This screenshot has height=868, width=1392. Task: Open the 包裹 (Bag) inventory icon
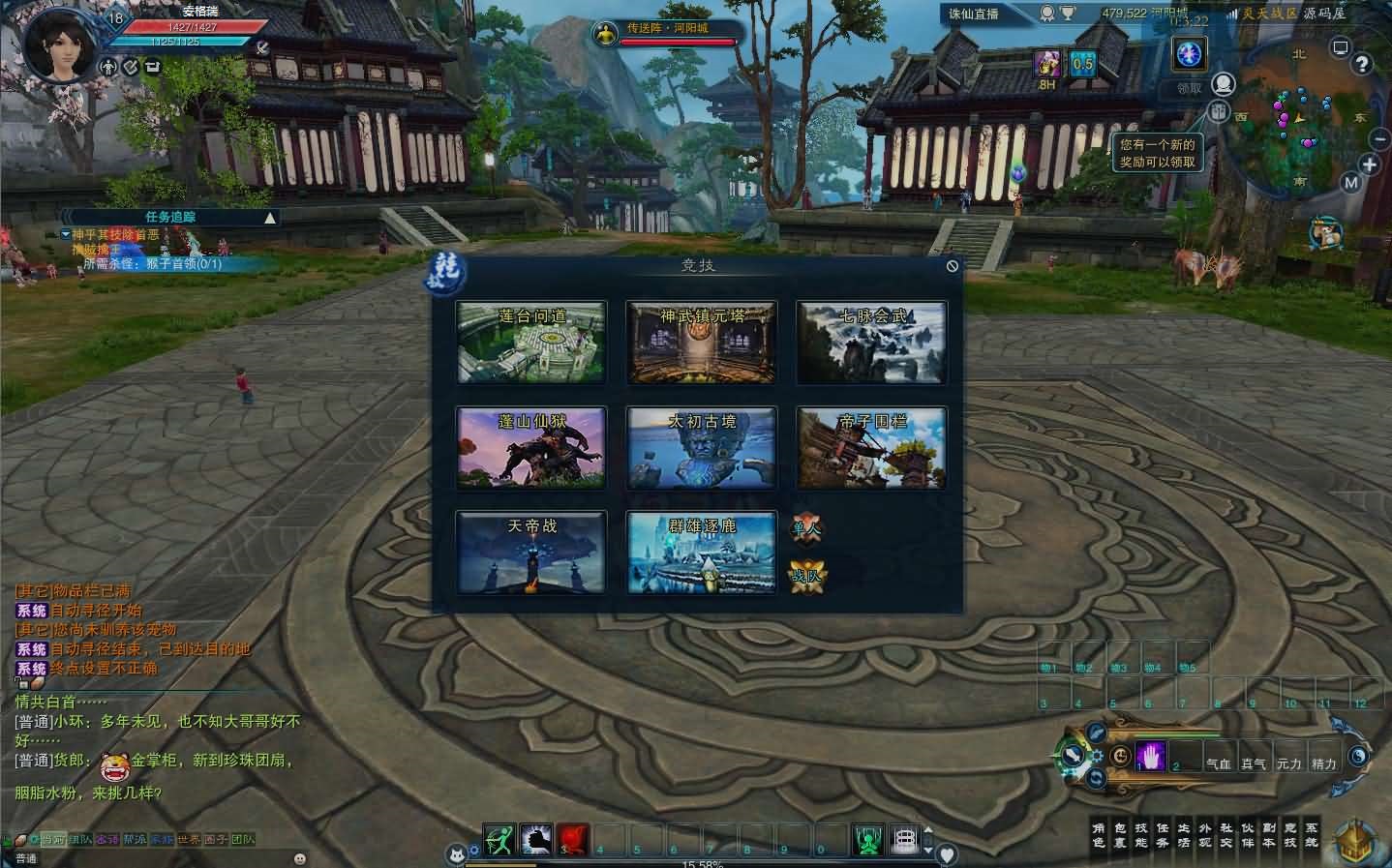click(1121, 838)
